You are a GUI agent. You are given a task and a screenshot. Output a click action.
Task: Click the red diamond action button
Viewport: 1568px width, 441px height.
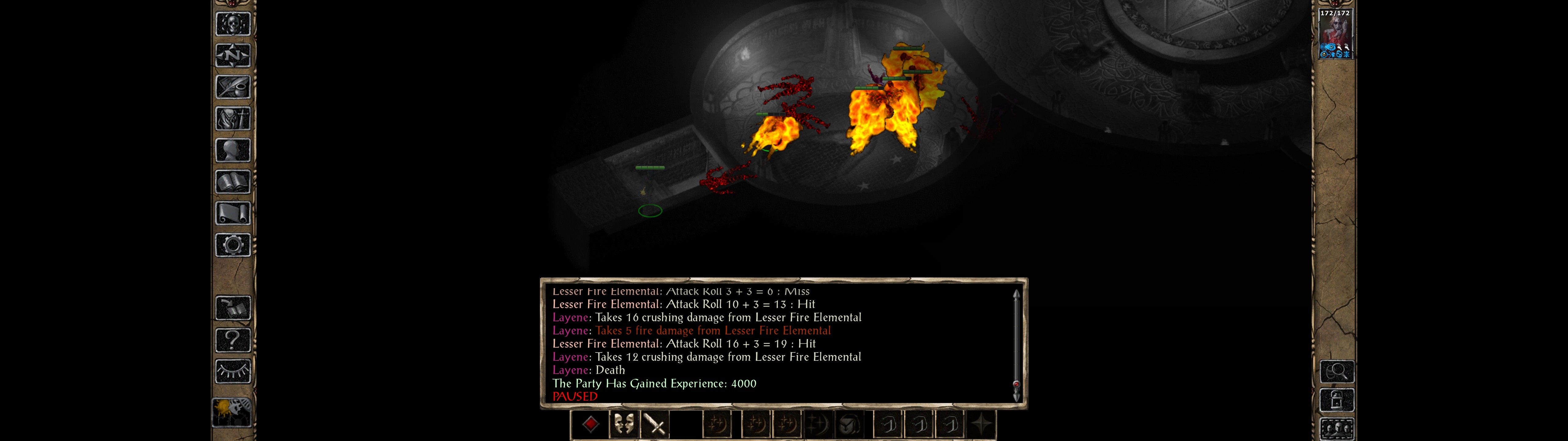[590, 424]
